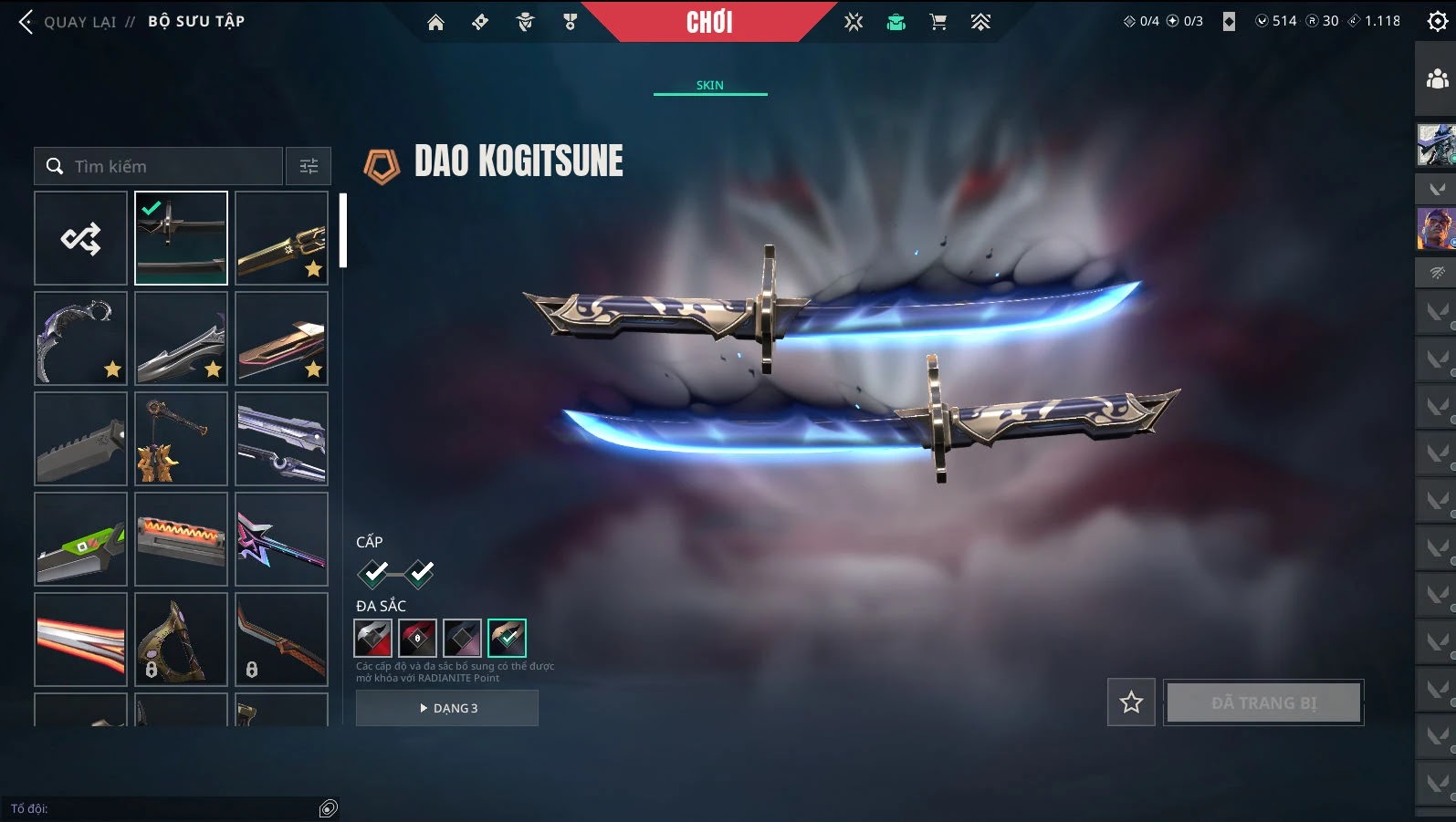
Task: Select the first level checkmark under CẤP
Action: 373,573
